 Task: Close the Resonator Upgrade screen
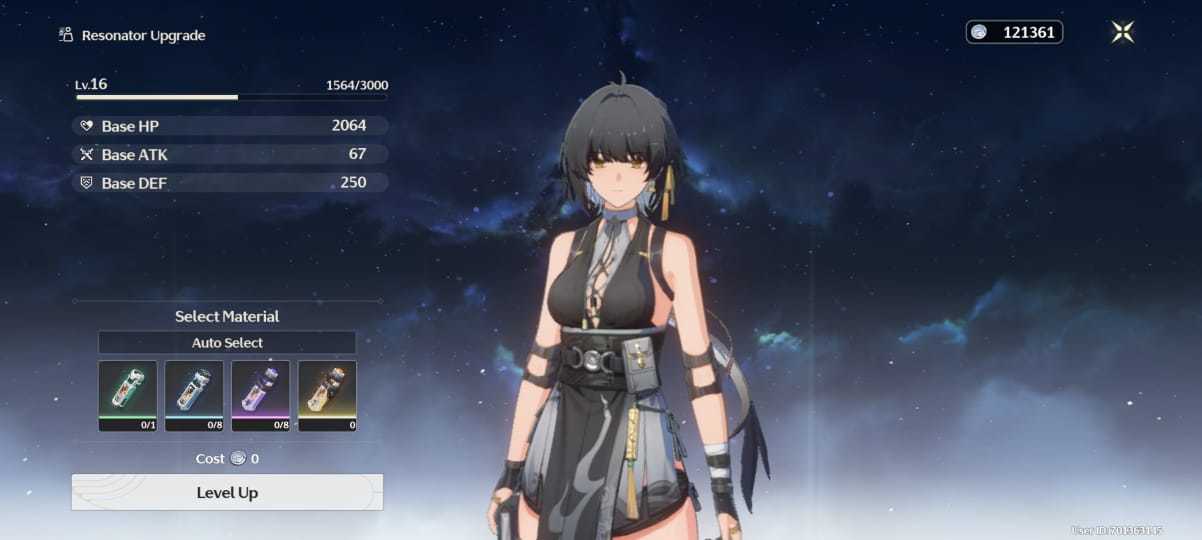[x=1122, y=32]
